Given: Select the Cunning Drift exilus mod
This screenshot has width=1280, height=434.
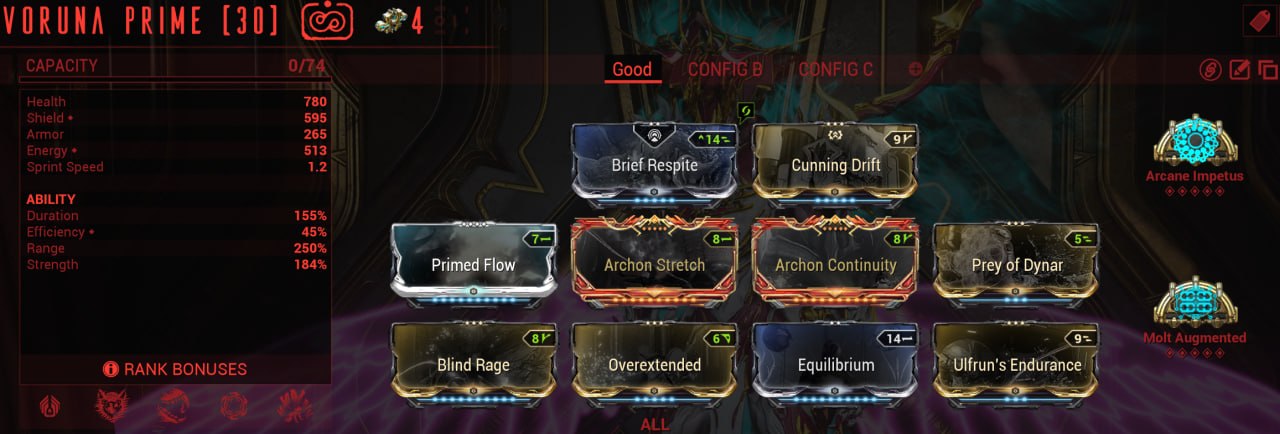Looking at the screenshot, I should (835, 165).
